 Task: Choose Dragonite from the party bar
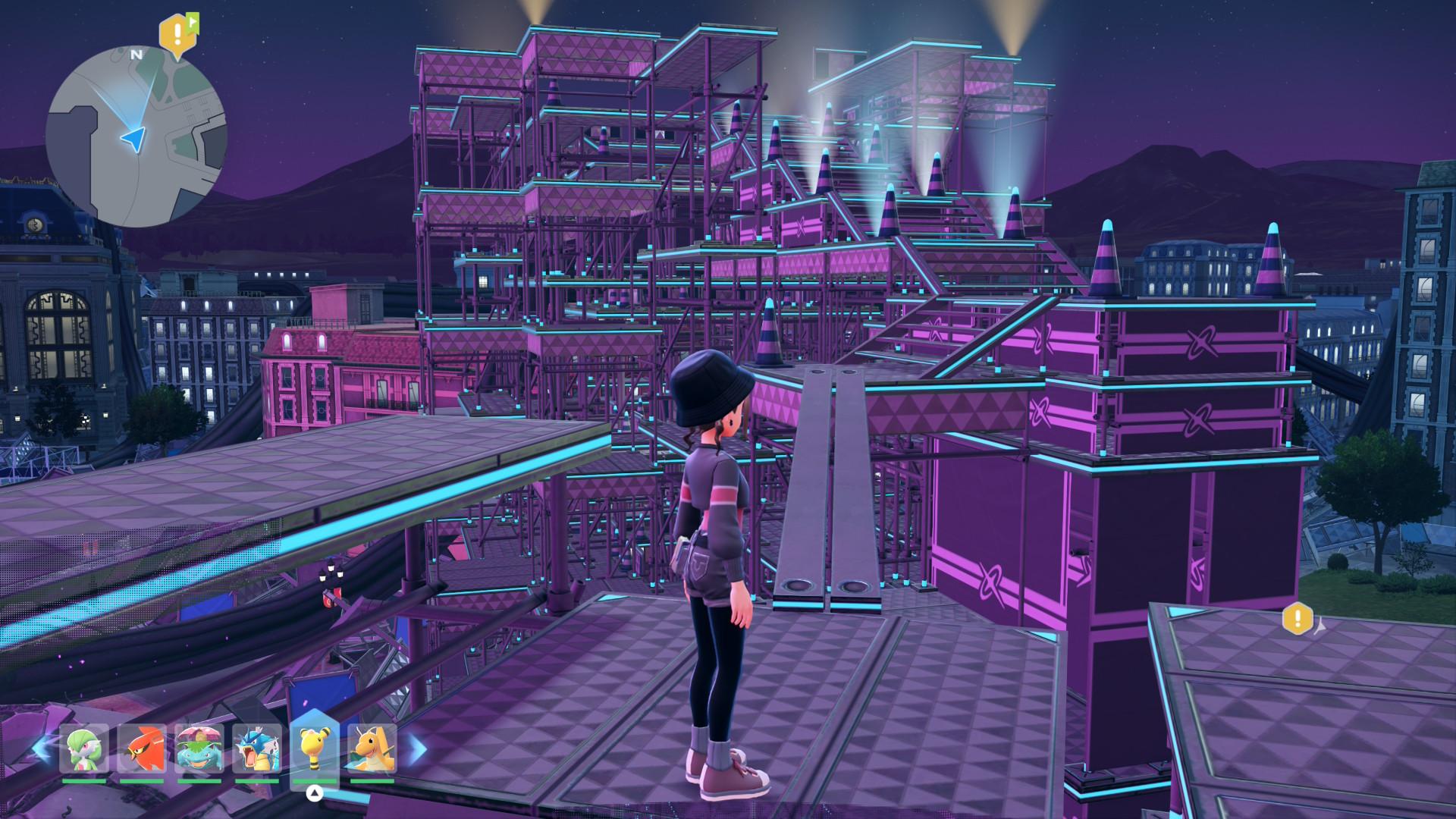pos(372,748)
